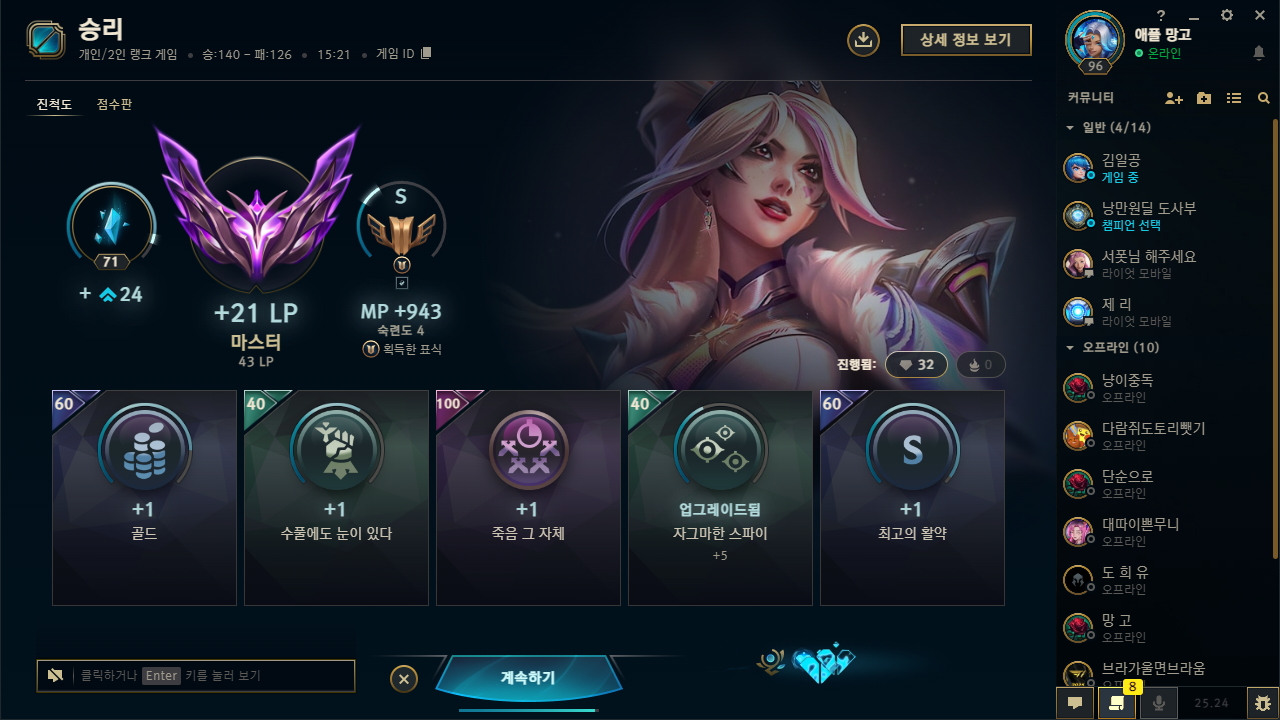The height and width of the screenshot is (720, 1280).
Task: Open the notifications bell
Action: pyautogui.click(x=1258, y=52)
